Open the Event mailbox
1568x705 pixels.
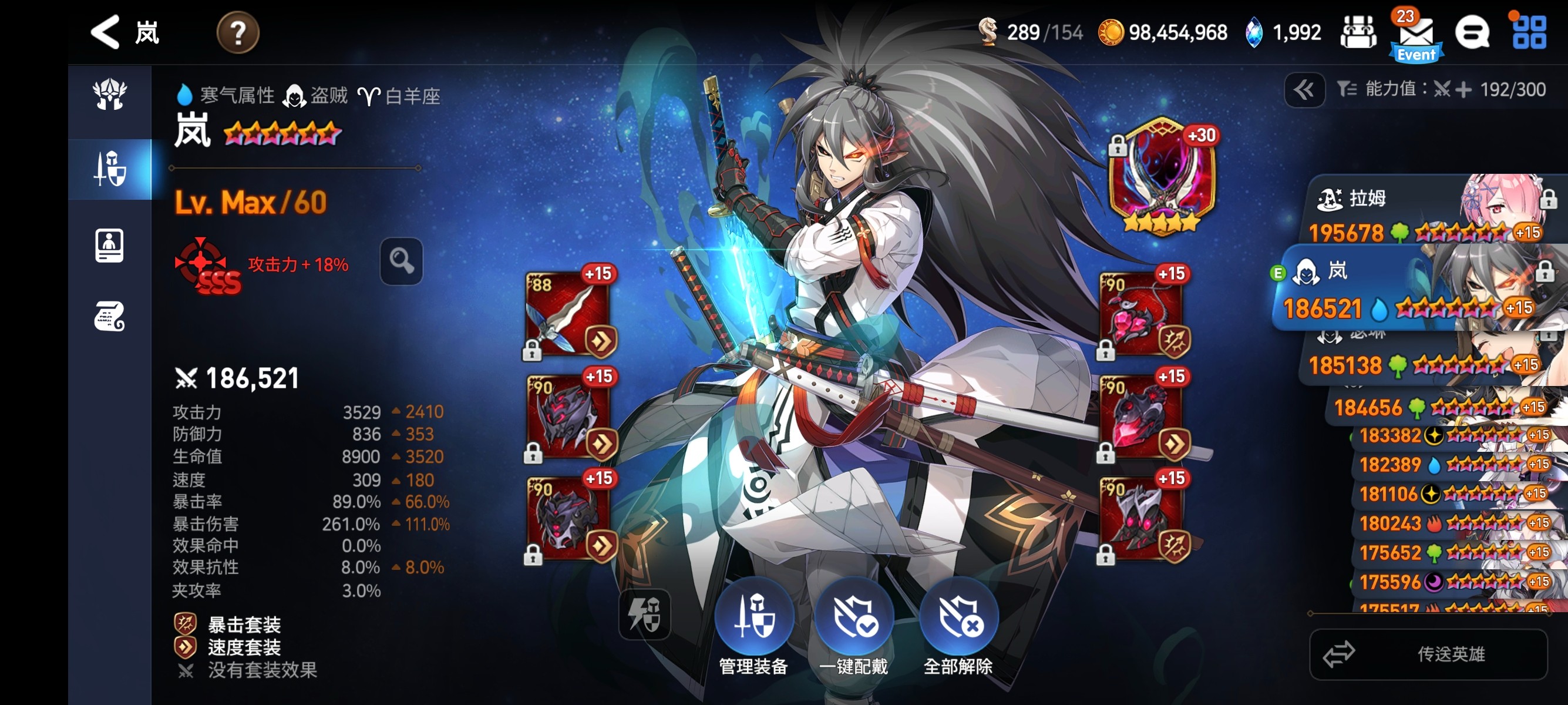(x=1416, y=35)
